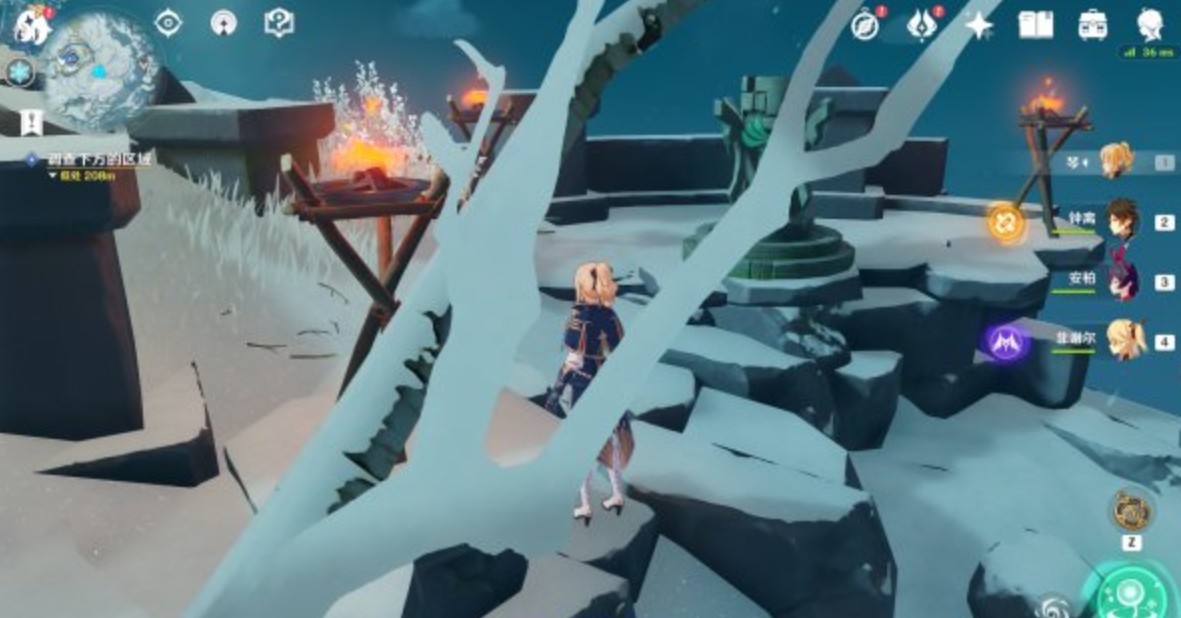Image resolution: width=1181 pixels, height=618 pixels.
Task: Select the tracked quest objective text
Action: pos(101,159)
